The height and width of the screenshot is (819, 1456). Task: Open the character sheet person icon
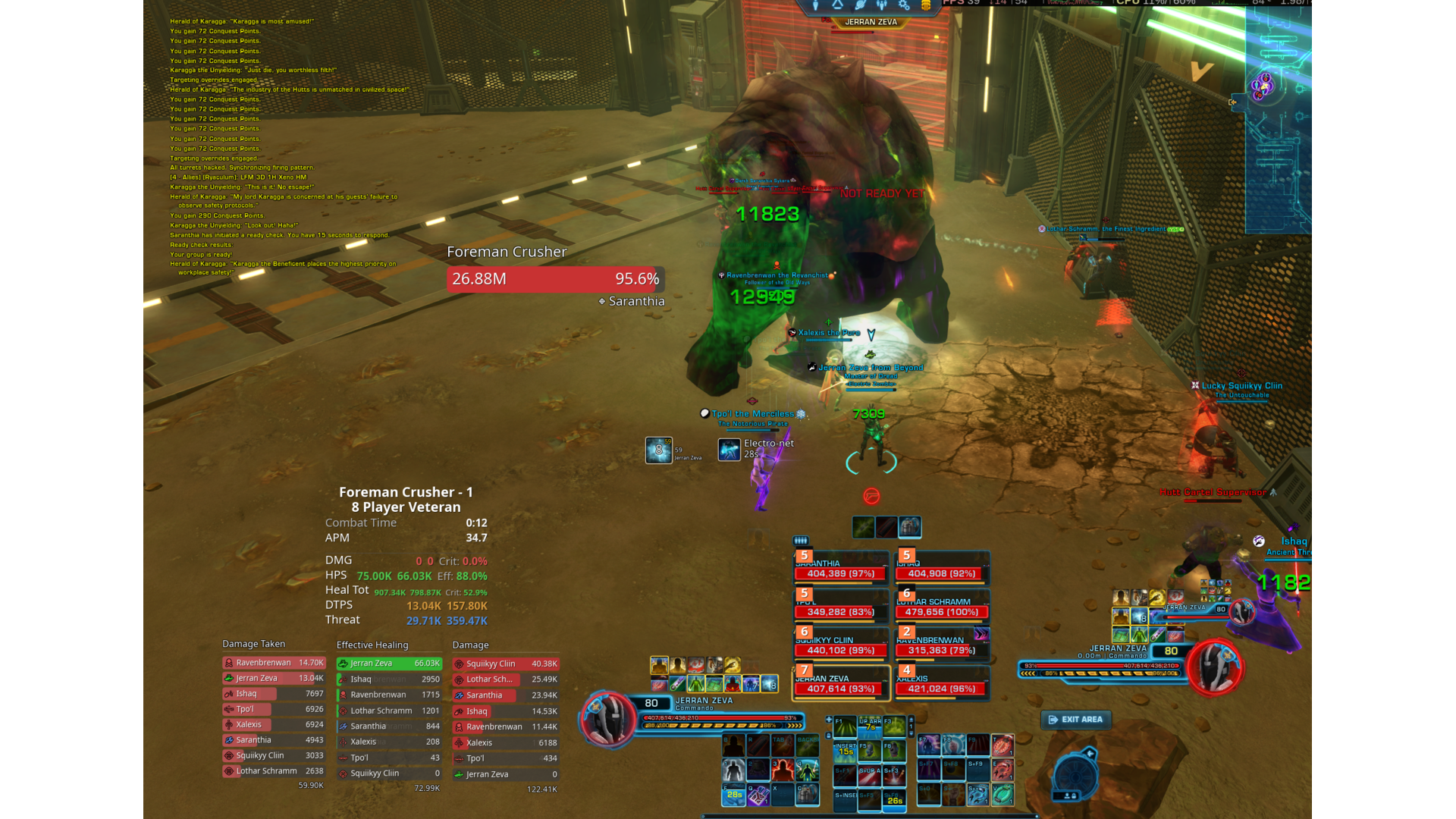click(815, 6)
